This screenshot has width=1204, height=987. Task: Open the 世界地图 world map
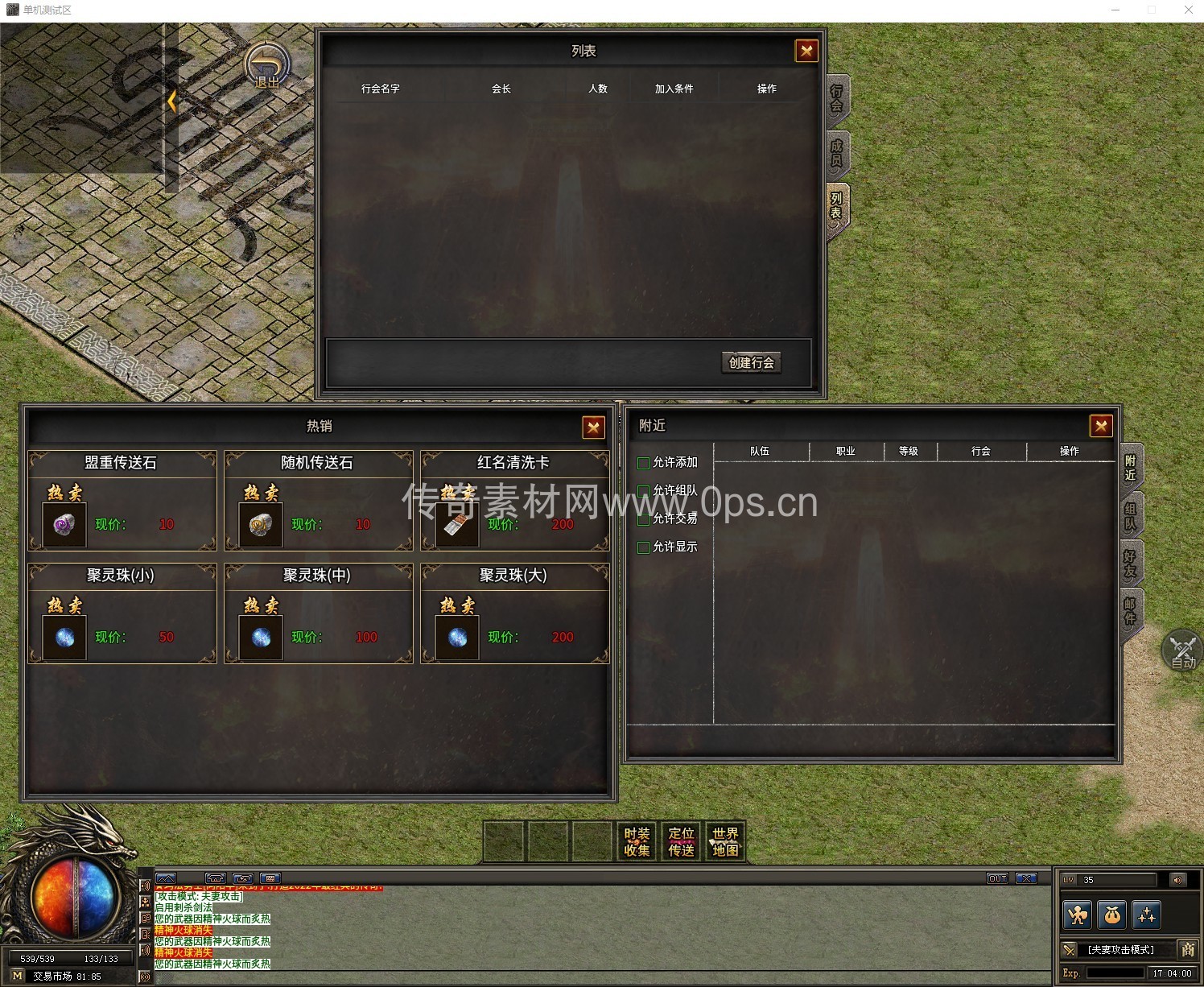click(725, 842)
